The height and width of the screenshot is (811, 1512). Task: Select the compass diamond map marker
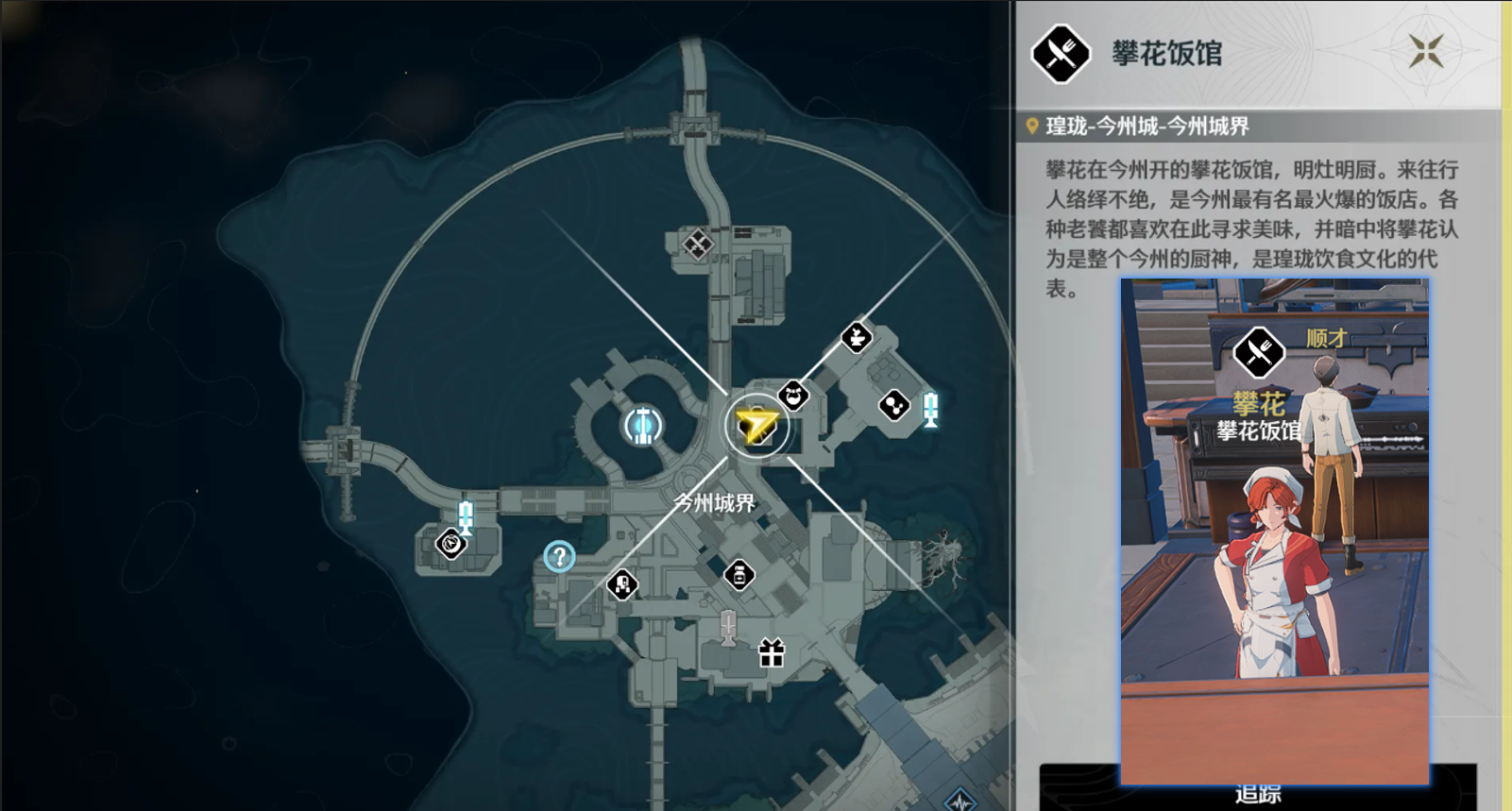pyautogui.click(x=450, y=544)
